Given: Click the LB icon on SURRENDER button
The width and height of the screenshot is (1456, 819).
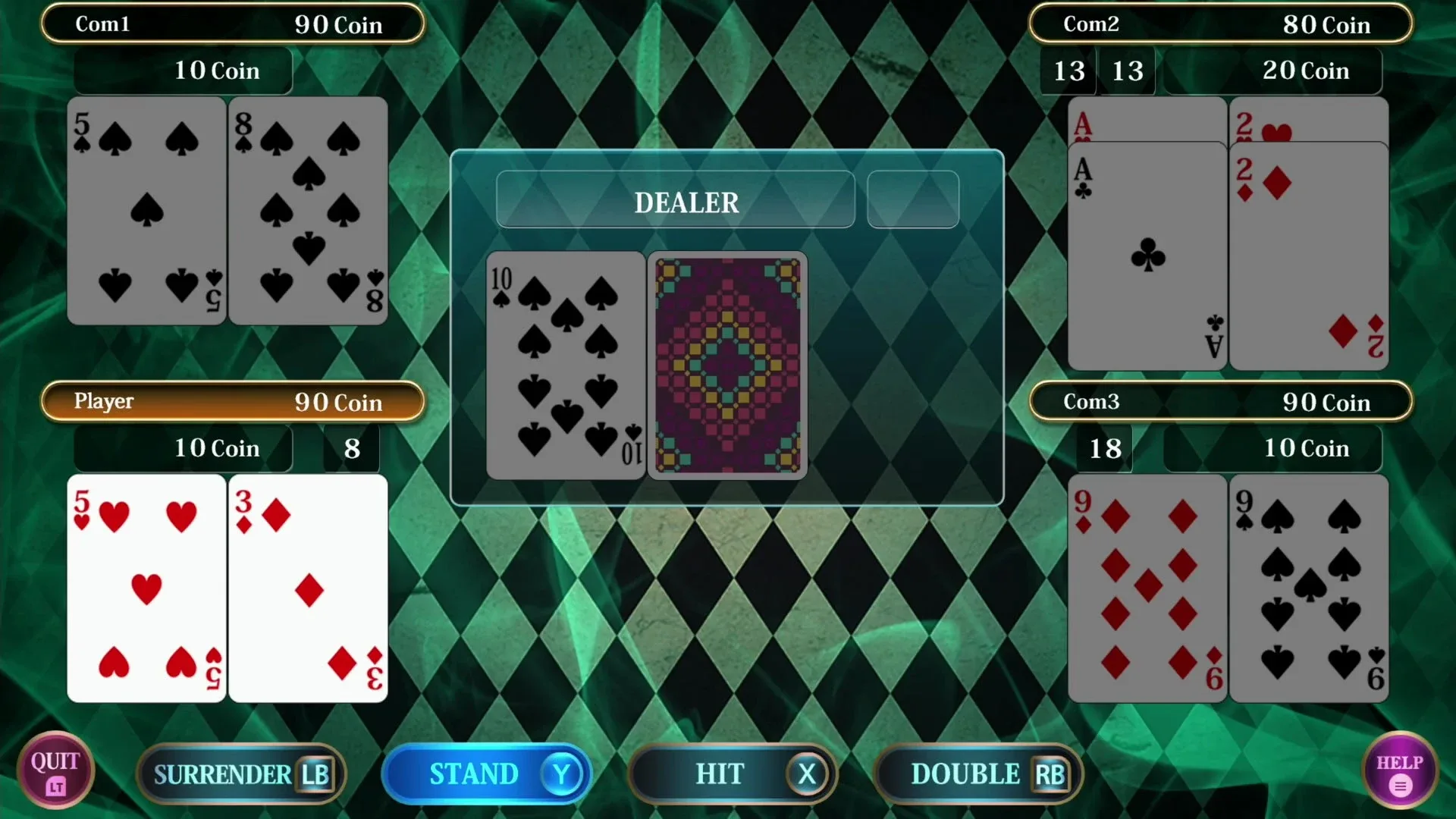Looking at the screenshot, I should [315, 774].
